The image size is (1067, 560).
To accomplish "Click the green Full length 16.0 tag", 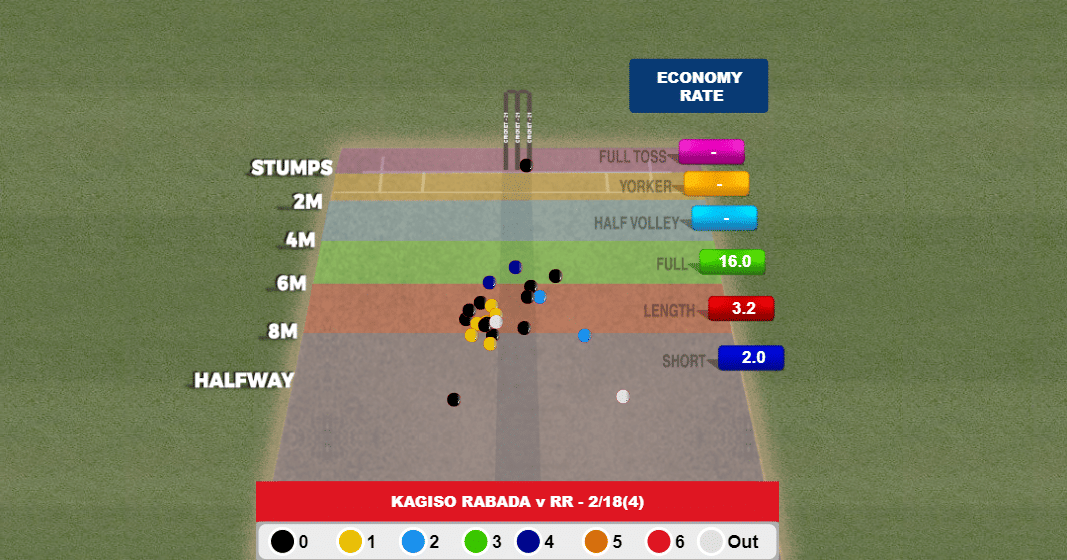I will click(x=733, y=262).
